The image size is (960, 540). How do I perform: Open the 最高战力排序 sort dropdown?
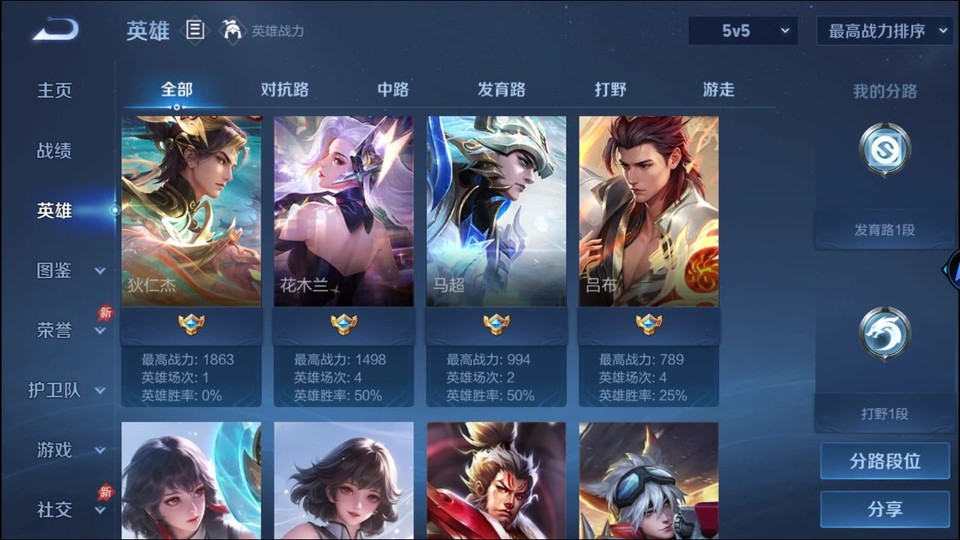[884, 31]
